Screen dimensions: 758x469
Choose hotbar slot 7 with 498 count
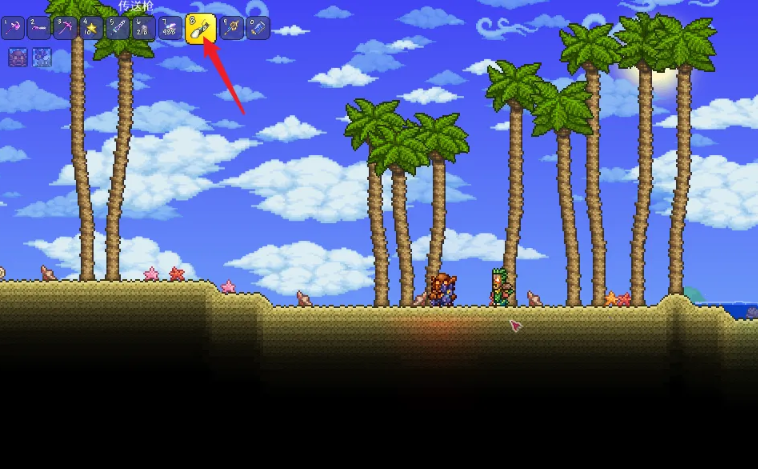169,28
